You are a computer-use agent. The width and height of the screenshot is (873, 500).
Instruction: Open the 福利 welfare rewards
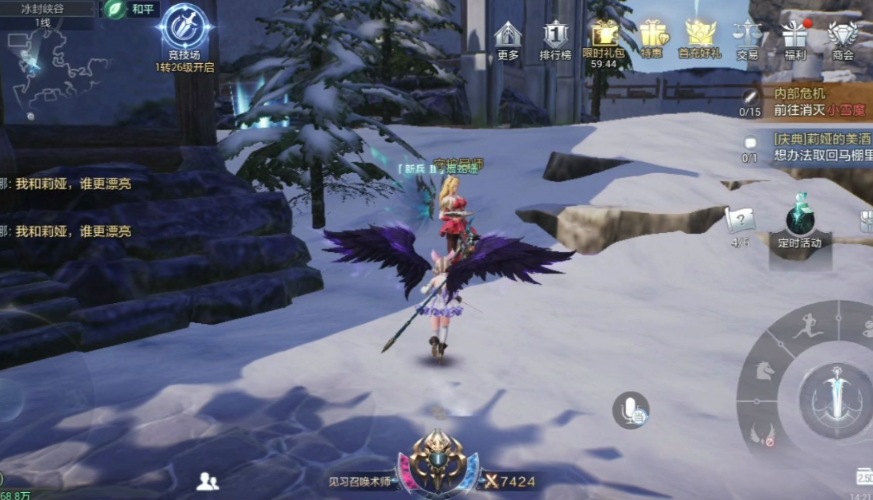(x=795, y=38)
